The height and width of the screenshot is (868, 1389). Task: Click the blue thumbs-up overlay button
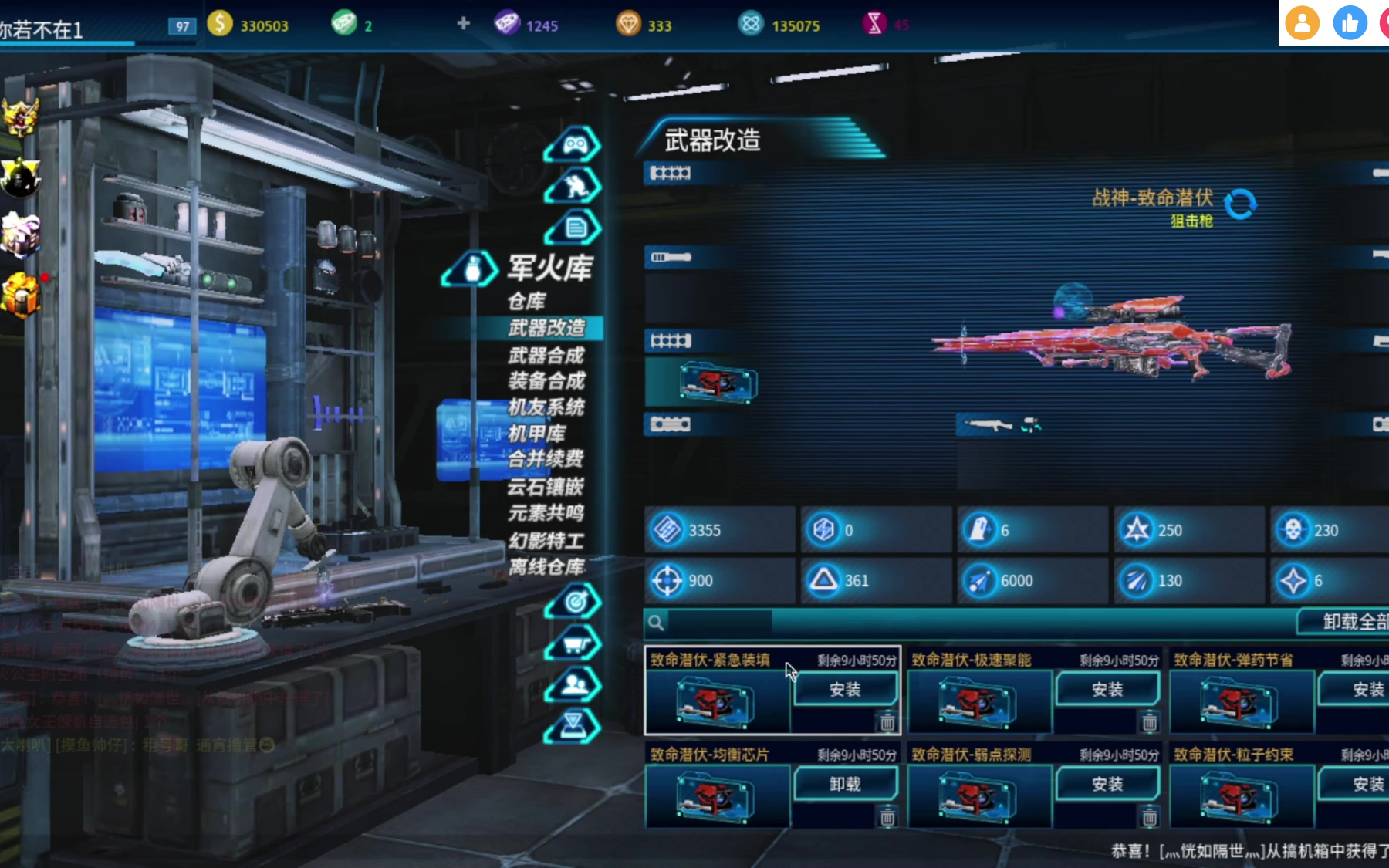tap(1350, 23)
